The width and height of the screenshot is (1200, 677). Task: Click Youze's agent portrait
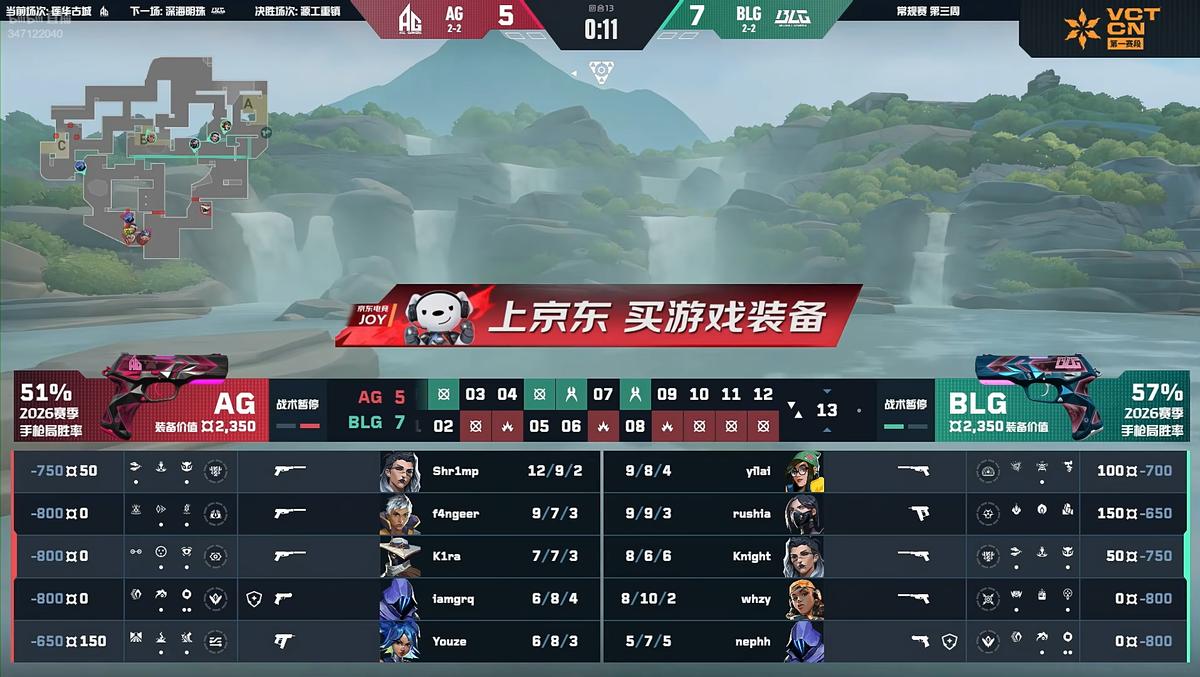[400, 641]
